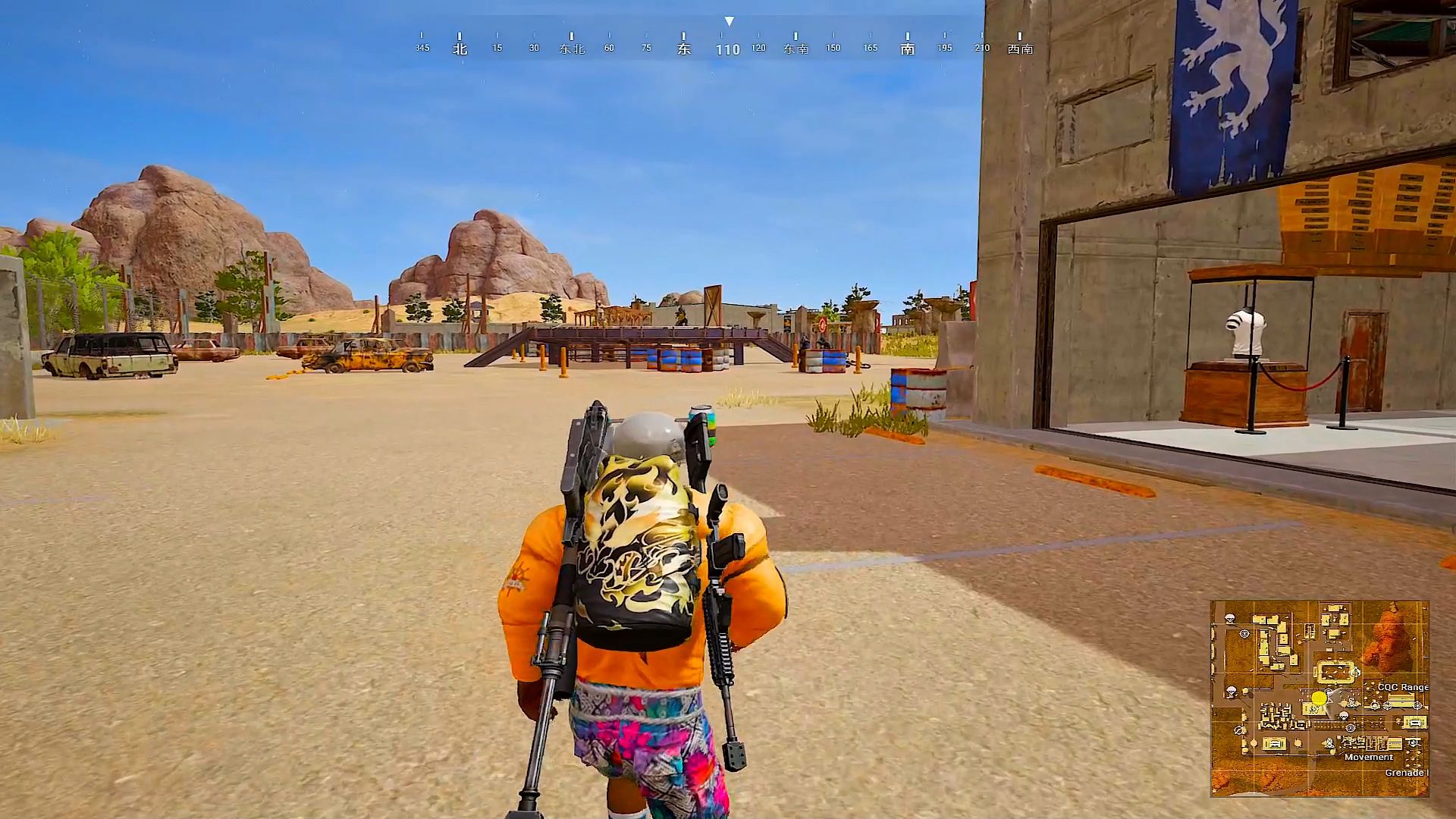The image size is (1456, 819).
Task: Click the parachute icon above the Movement label
Action: pos(1344,716)
